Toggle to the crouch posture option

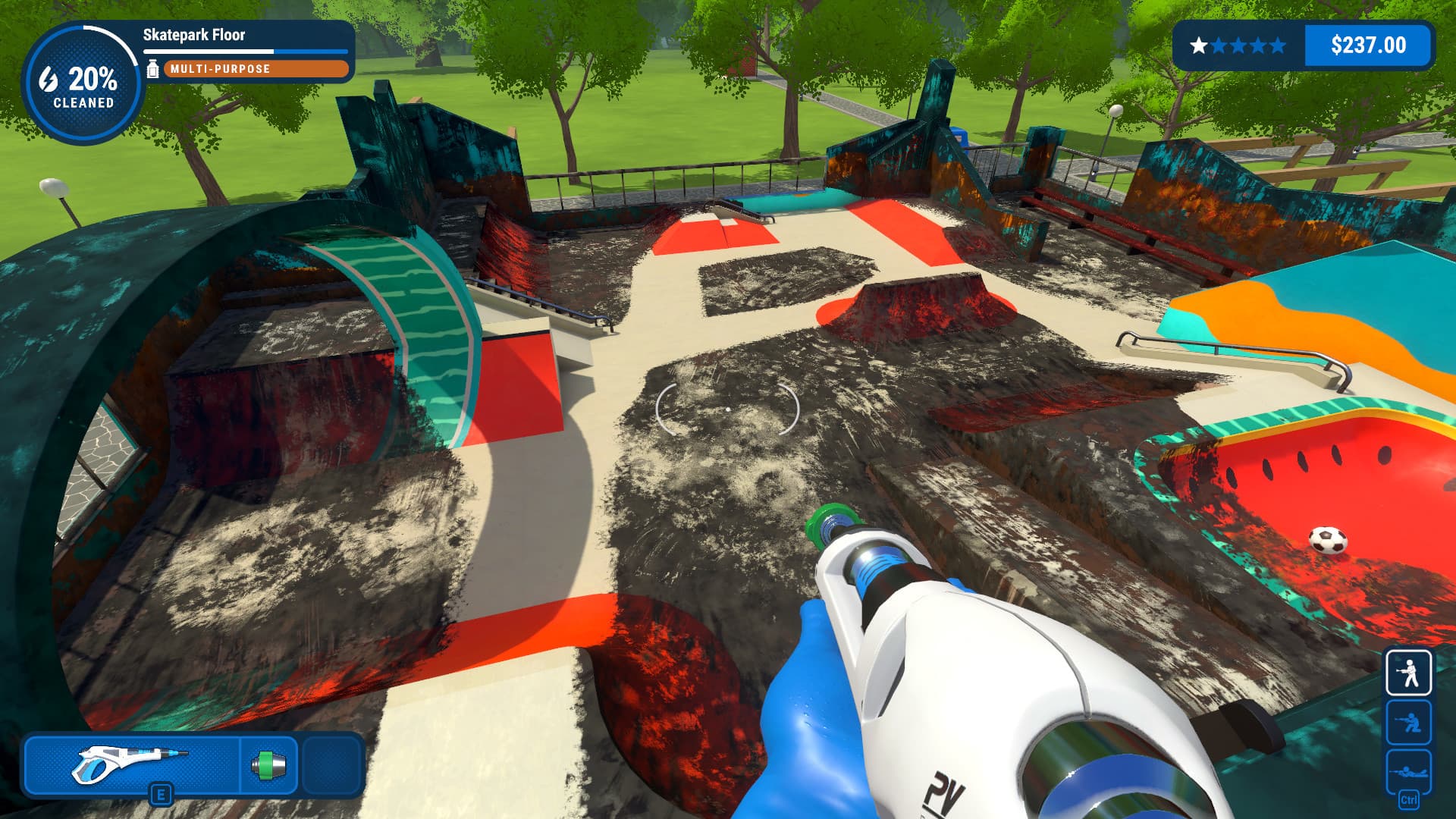[x=1409, y=720]
